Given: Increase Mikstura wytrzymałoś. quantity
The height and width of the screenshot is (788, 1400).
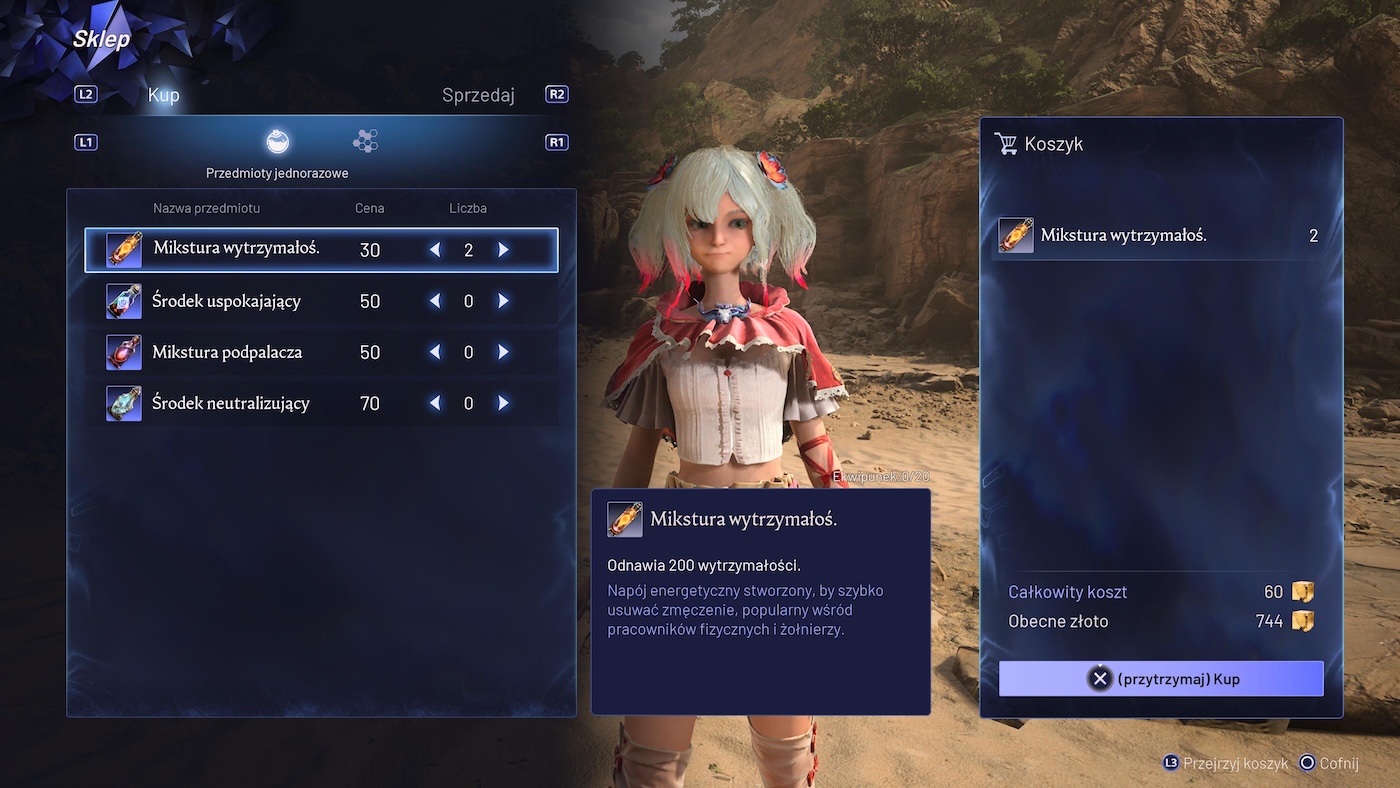Looking at the screenshot, I should tap(503, 249).
